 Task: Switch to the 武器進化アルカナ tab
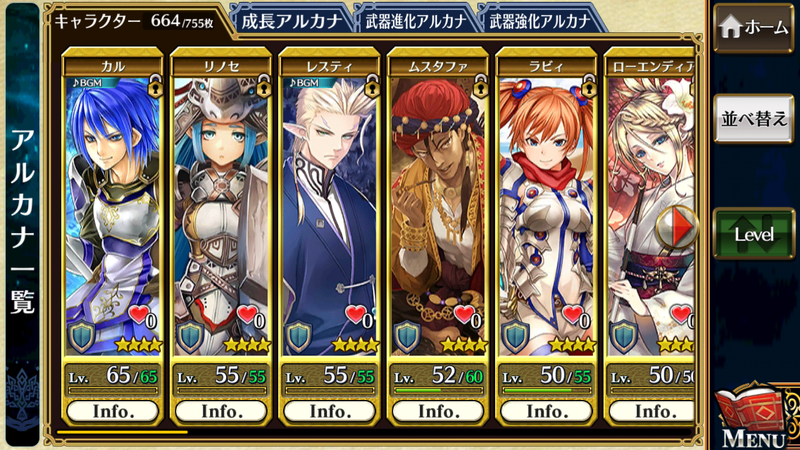[415, 20]
